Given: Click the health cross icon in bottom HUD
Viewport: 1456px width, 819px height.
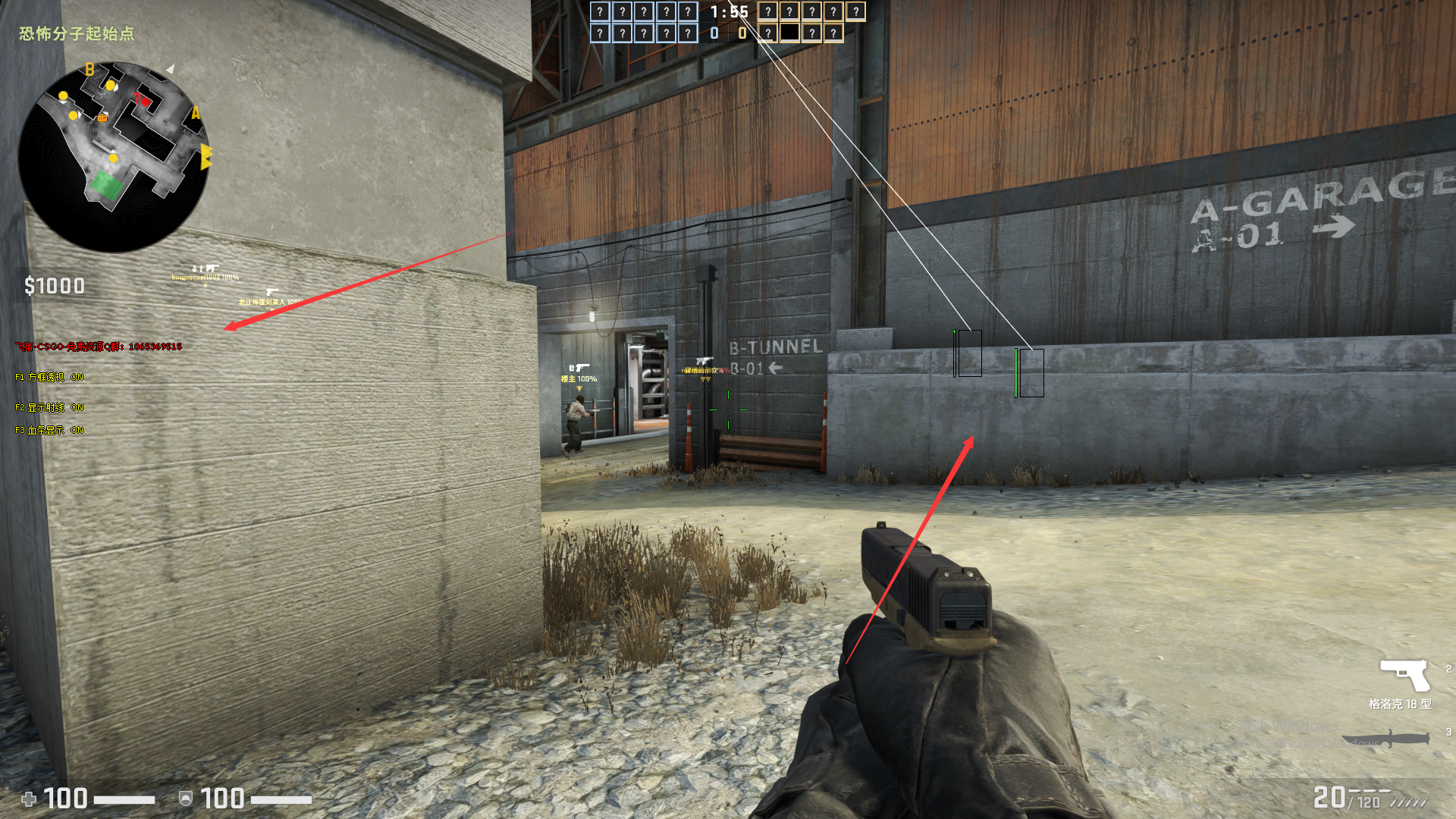Looking at the screenshot, I should click(30, 799).
